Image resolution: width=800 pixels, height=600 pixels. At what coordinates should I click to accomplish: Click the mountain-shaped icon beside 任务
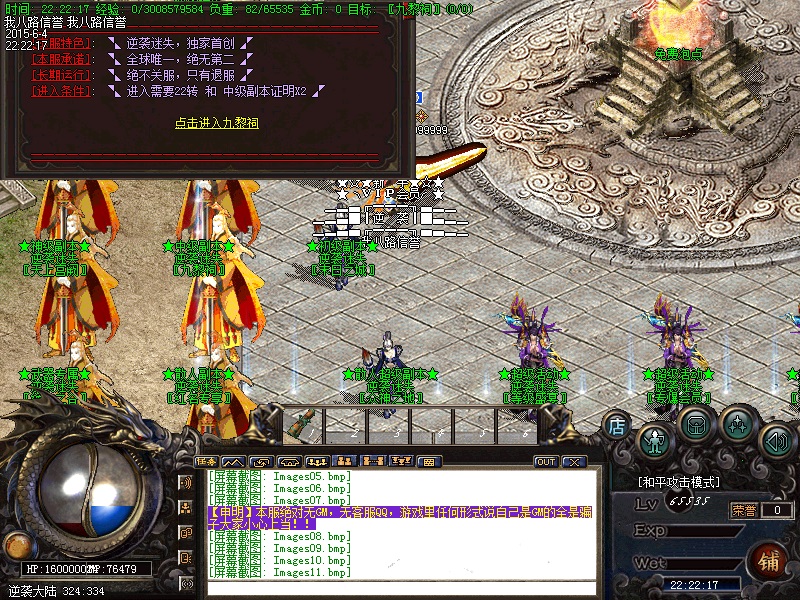click(233, 462)
